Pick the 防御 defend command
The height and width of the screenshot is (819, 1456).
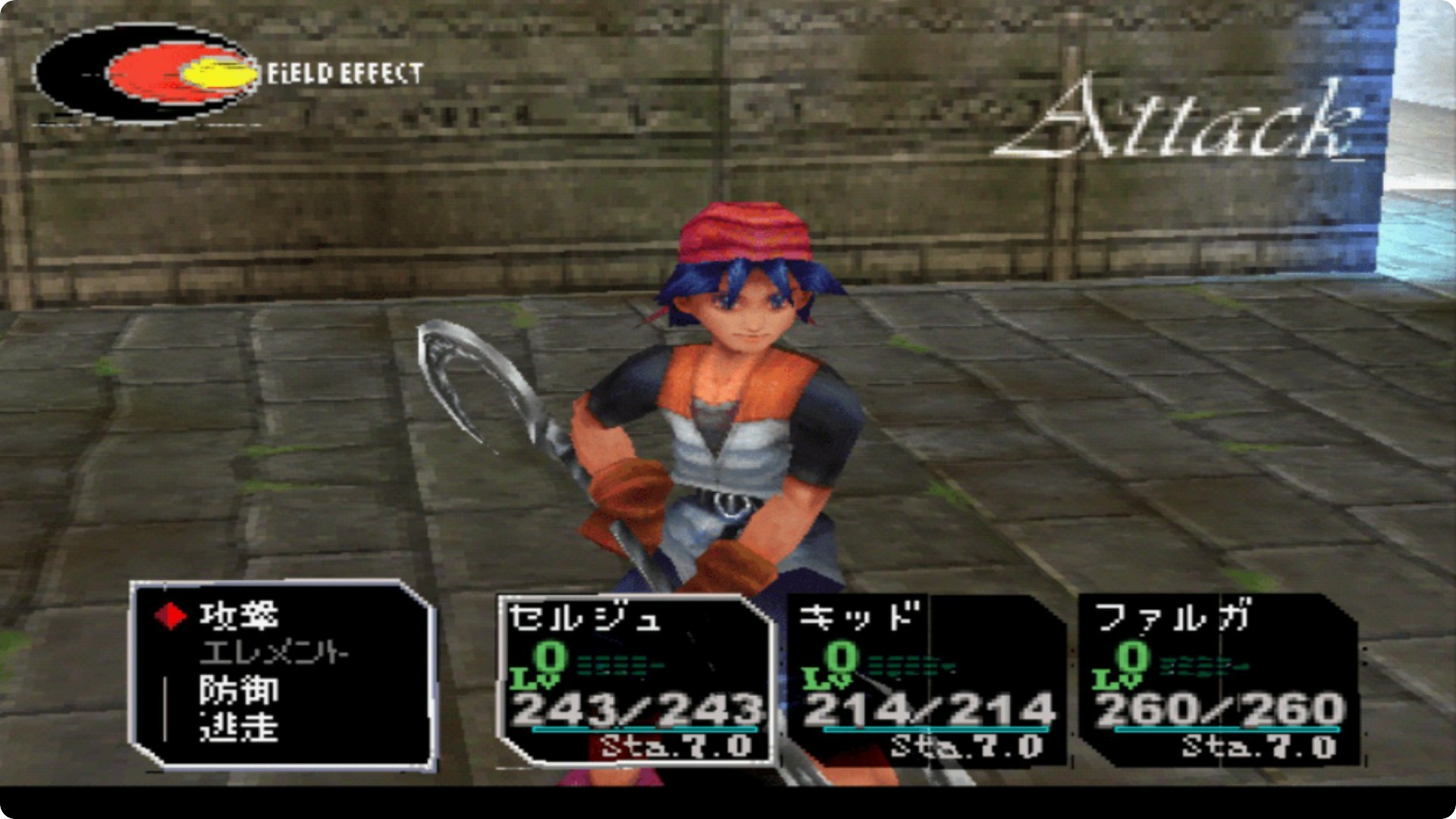tap(239, 691)
